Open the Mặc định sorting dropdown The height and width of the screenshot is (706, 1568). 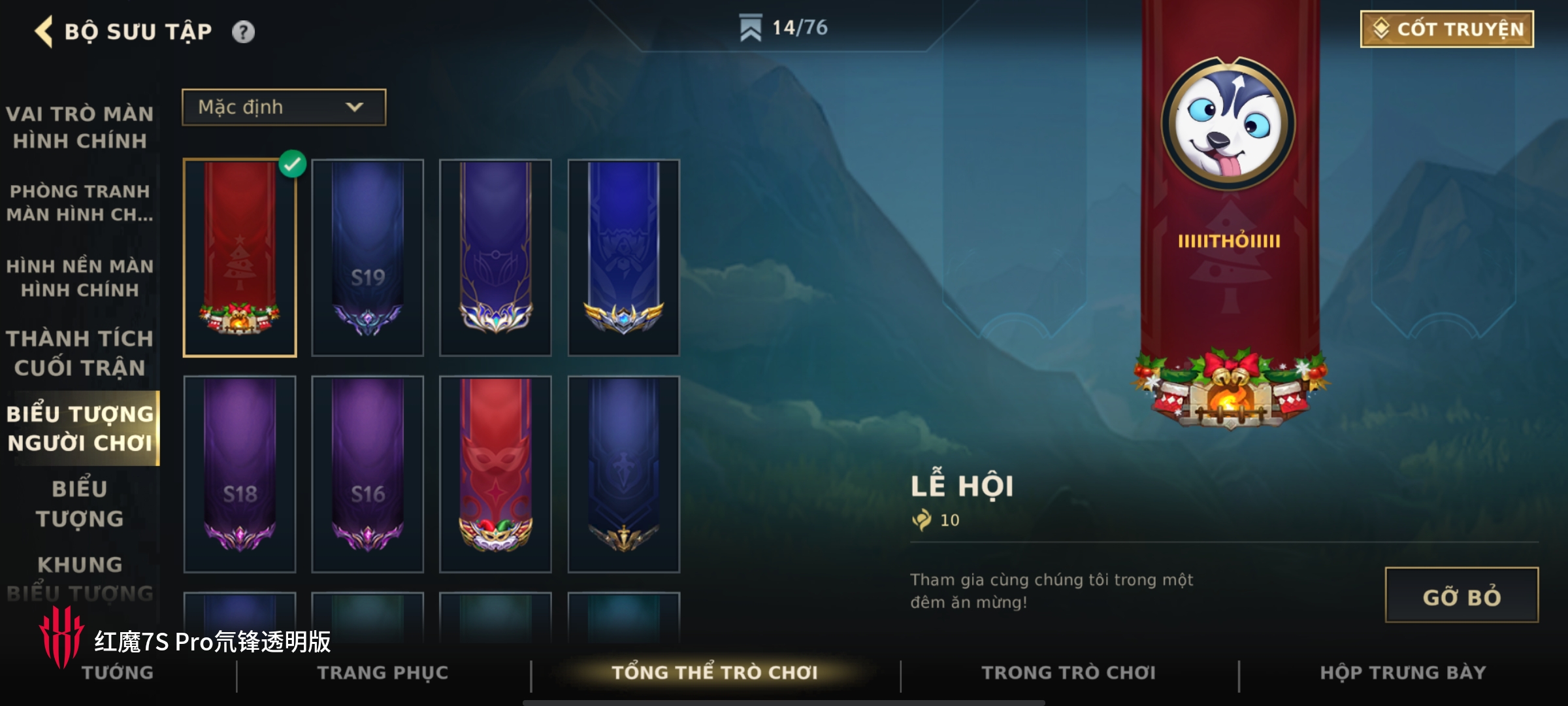click(x=284, y=107)
